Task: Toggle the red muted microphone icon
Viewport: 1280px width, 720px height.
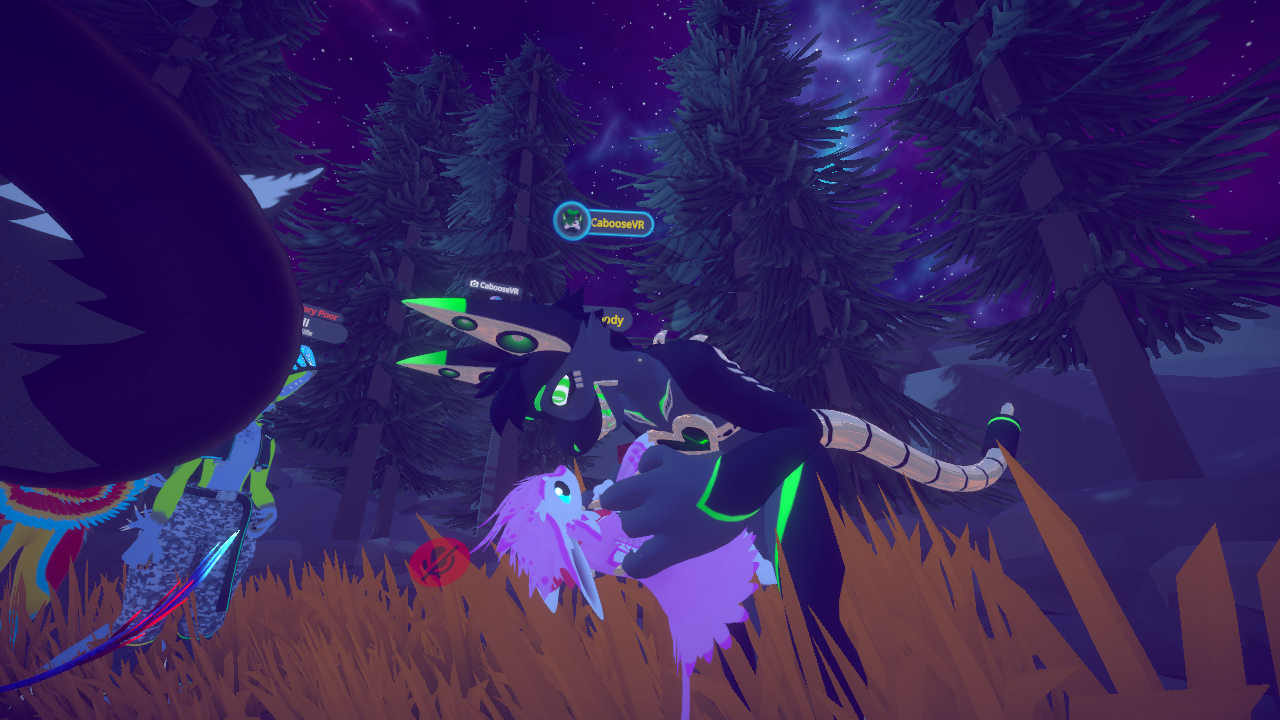Action: pos(439,564)
